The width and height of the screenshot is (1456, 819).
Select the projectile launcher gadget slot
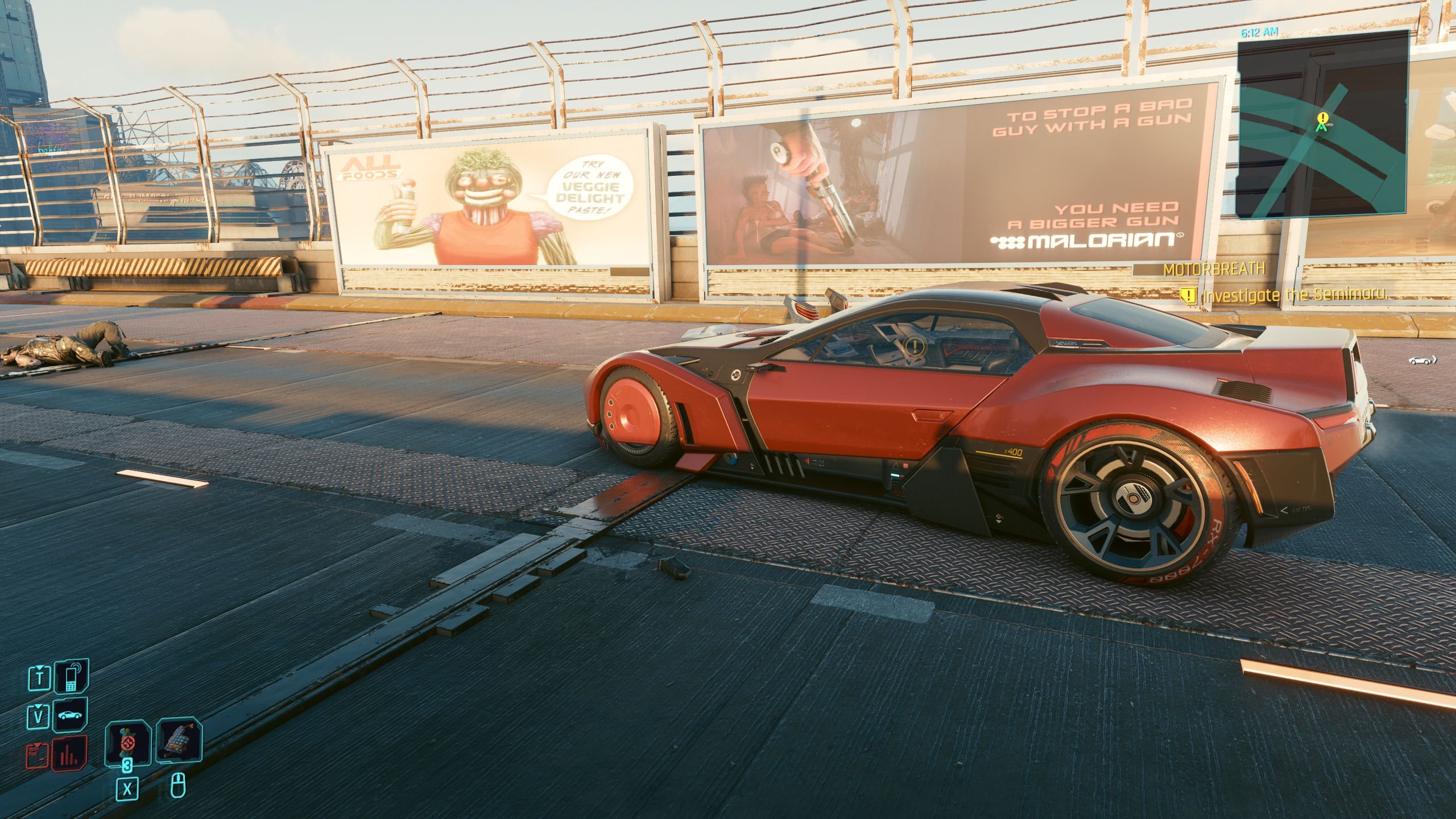pos(179,742)
